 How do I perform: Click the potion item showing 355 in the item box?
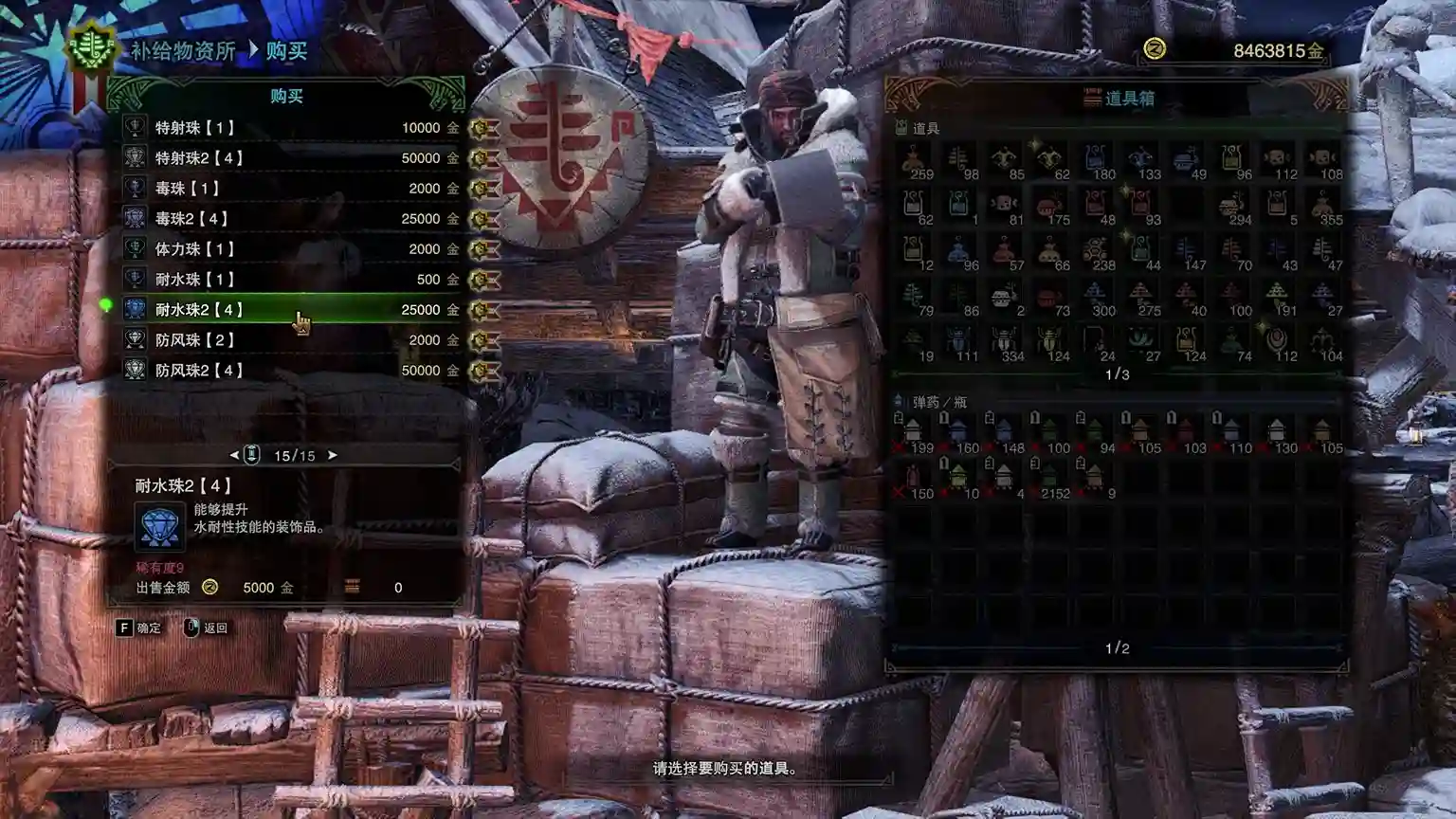click(1322, 203)
